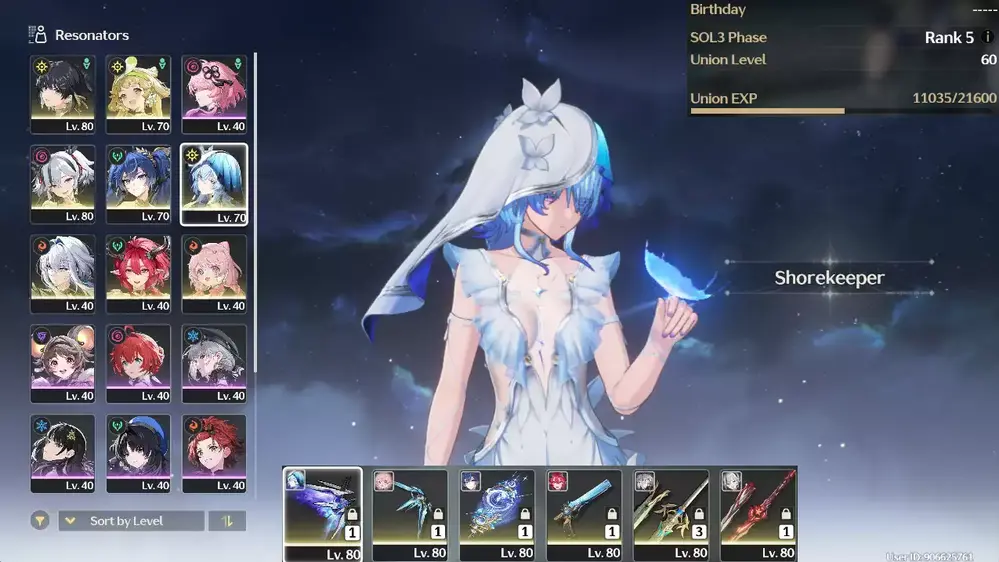
Task: Select the teal winged weapon in second slot
Action: pyautogui.click(x=410, y=514)
